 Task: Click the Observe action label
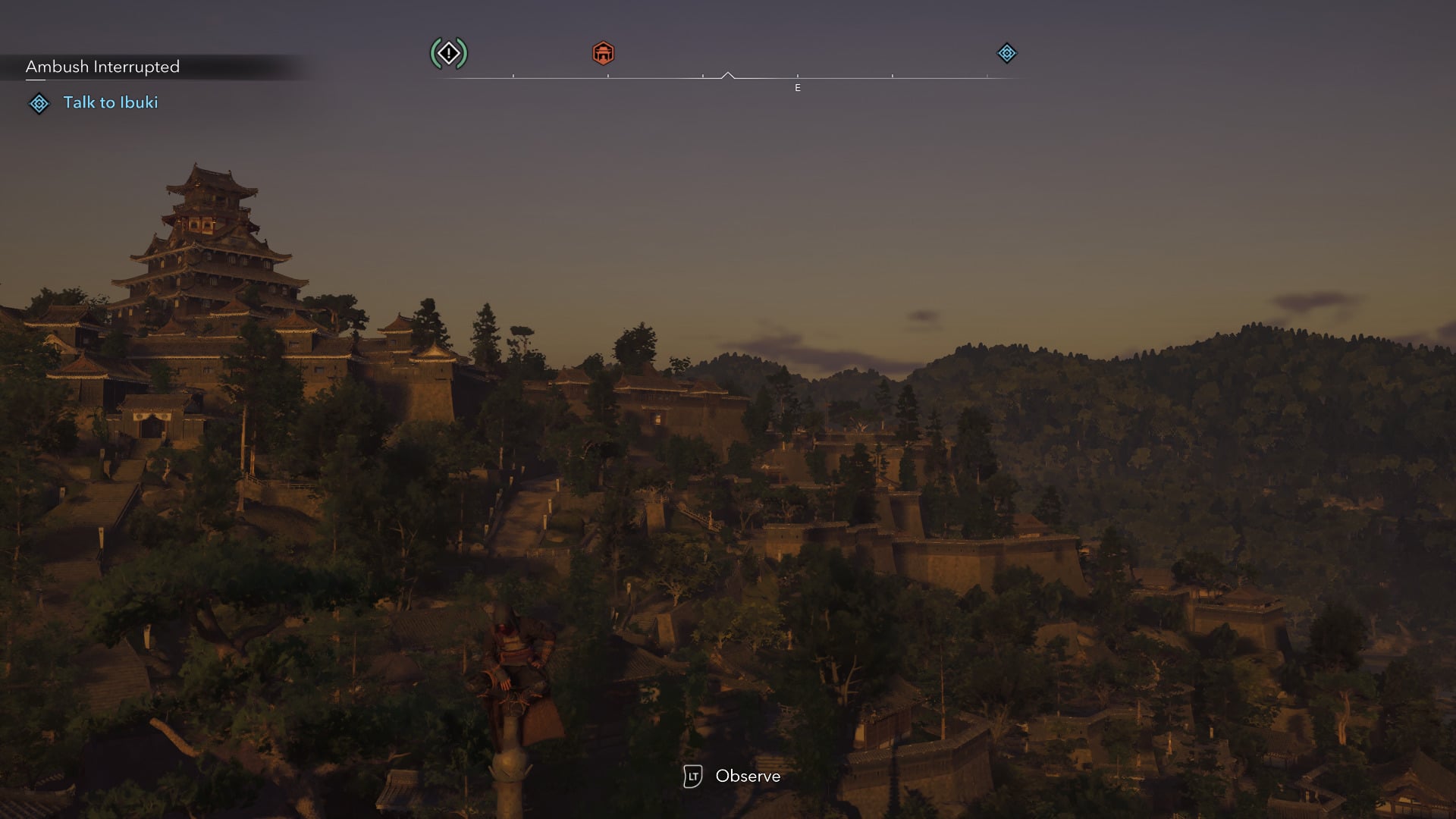748,776
